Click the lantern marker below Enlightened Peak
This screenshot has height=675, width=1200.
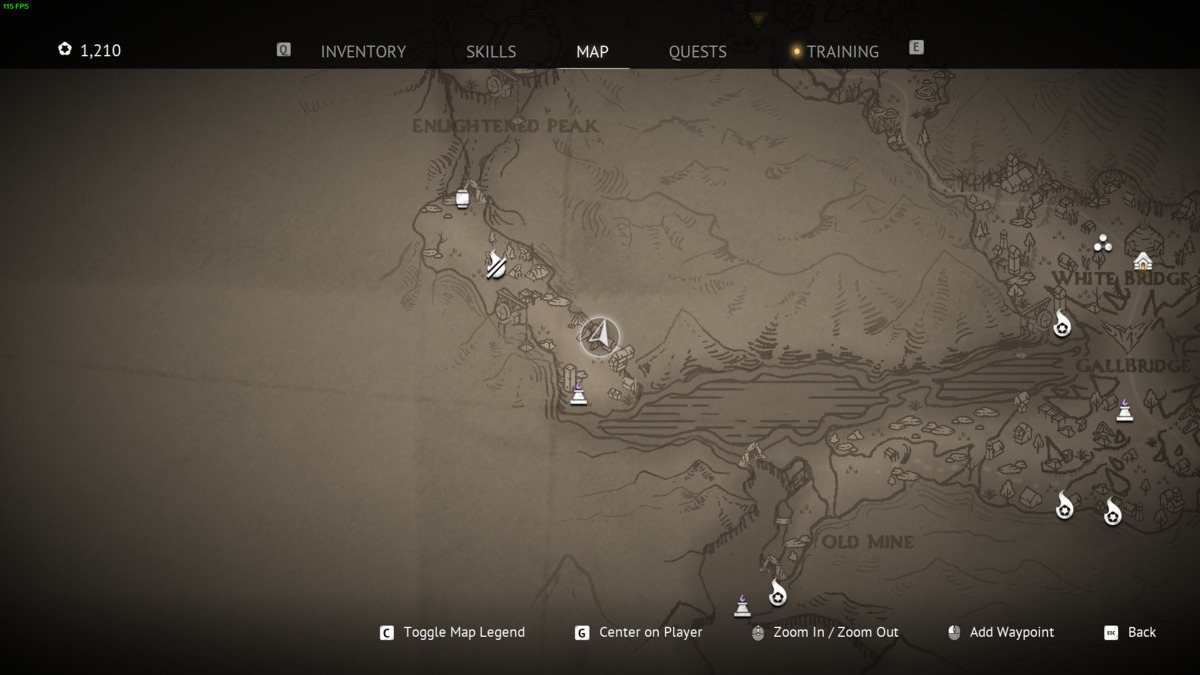(x=462, y=198)
